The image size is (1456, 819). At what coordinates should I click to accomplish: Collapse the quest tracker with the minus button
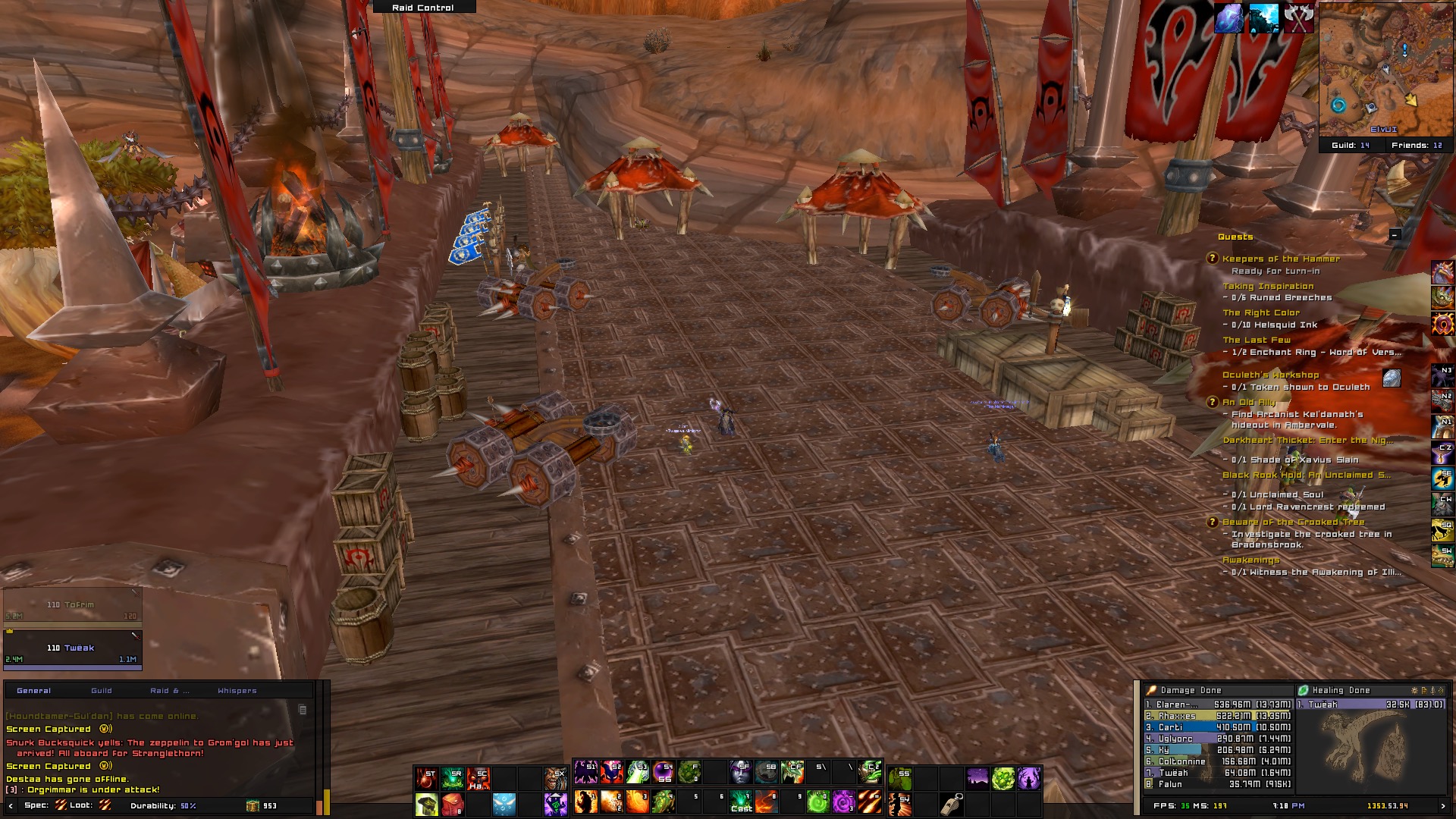(x=1395, y=235)
